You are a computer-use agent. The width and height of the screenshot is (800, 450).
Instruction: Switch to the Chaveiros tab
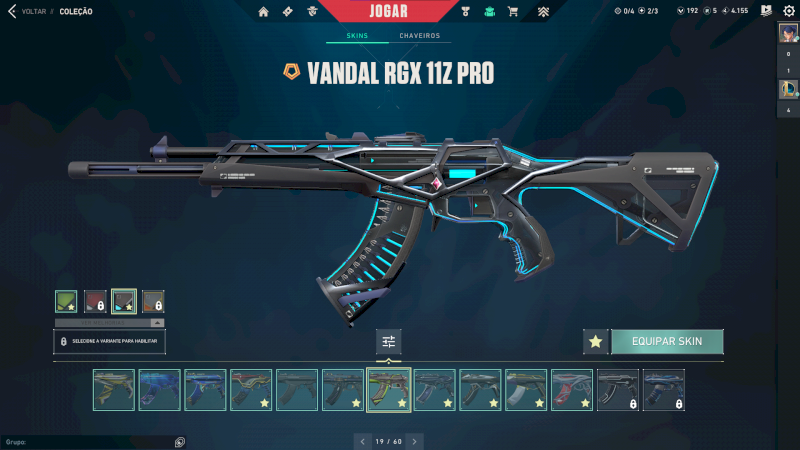coord(419,36)
